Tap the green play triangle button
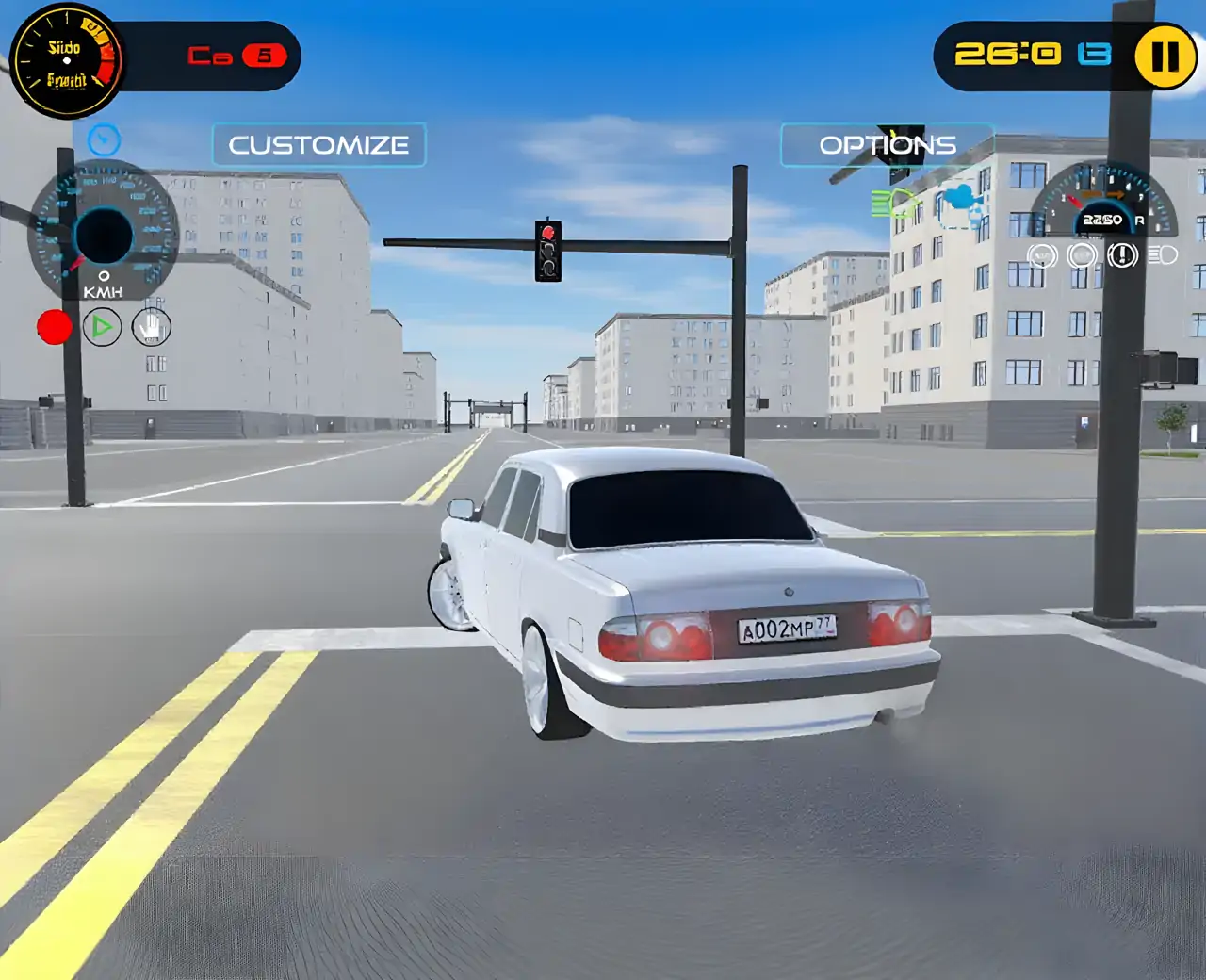Screen dimensions: 1206x980 (102, 327)
